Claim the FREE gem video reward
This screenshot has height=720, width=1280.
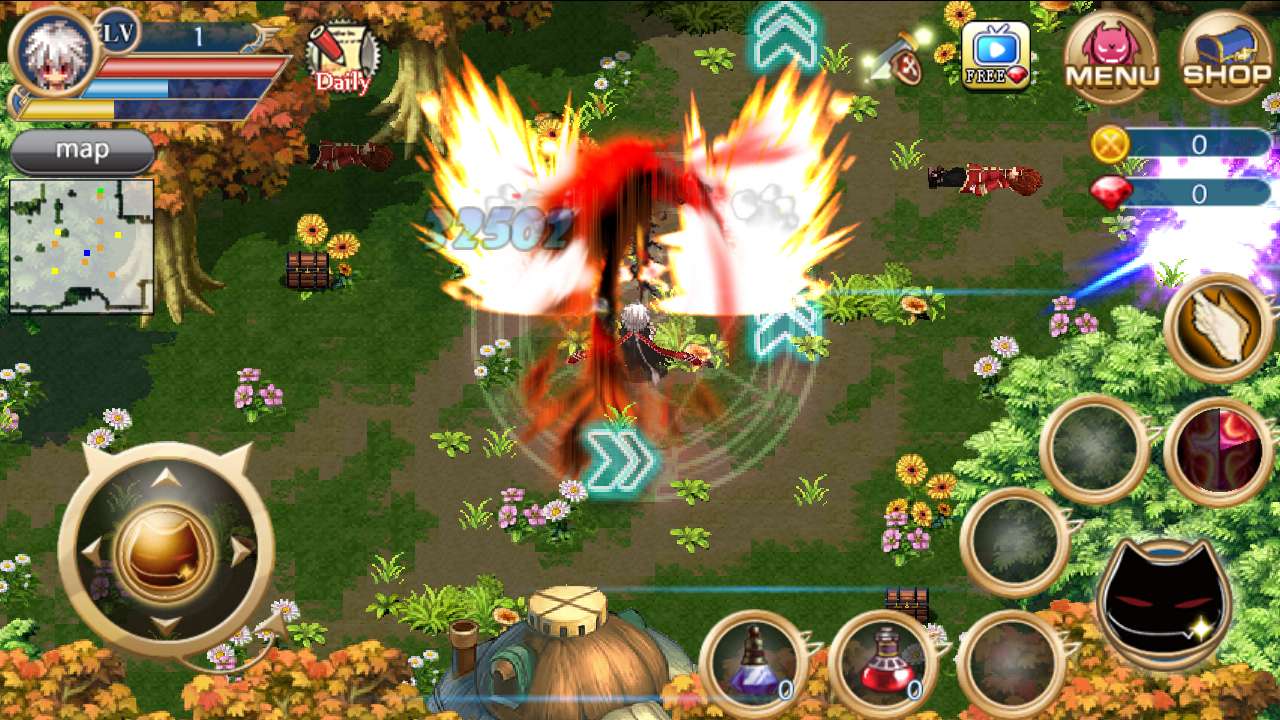[x=995, y=56]
